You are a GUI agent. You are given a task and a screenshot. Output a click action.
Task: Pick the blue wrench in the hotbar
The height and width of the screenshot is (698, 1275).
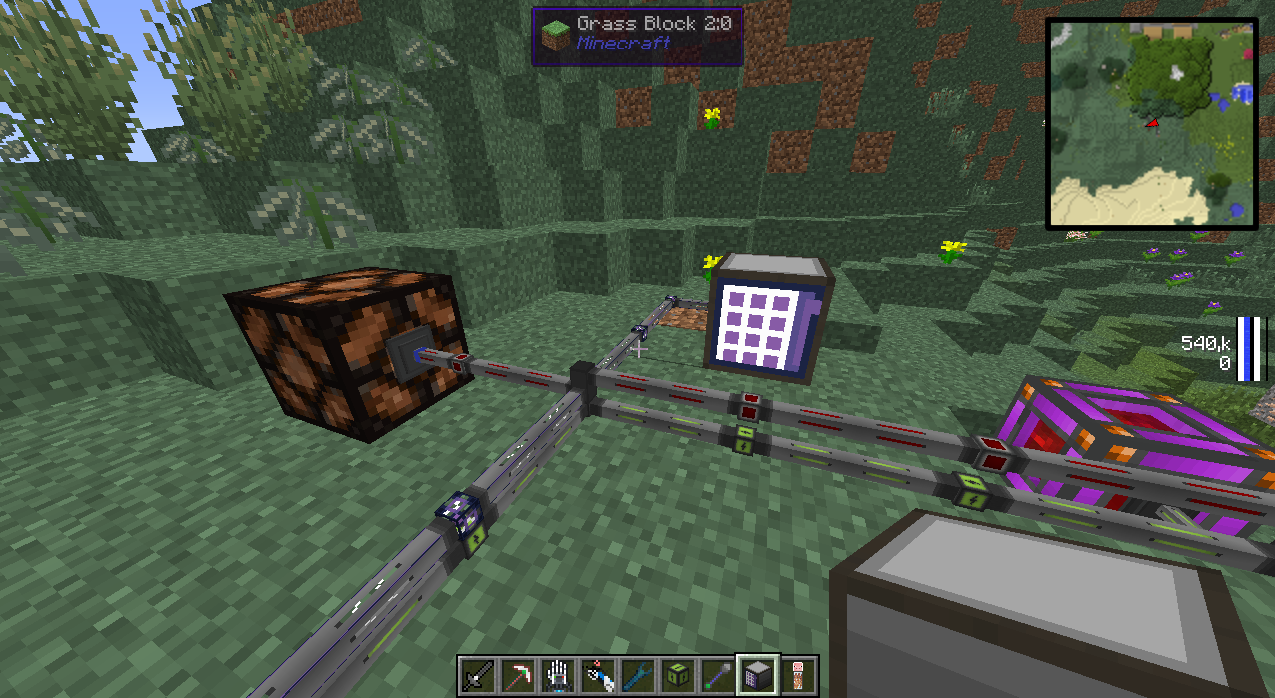tap(638, 676)
